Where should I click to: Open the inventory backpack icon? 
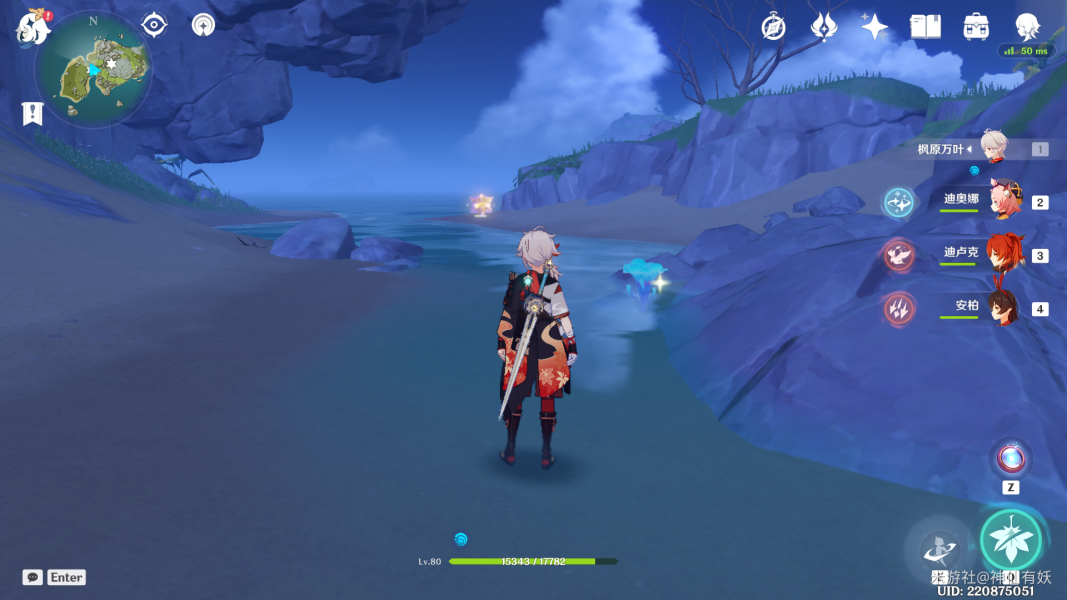976,27
